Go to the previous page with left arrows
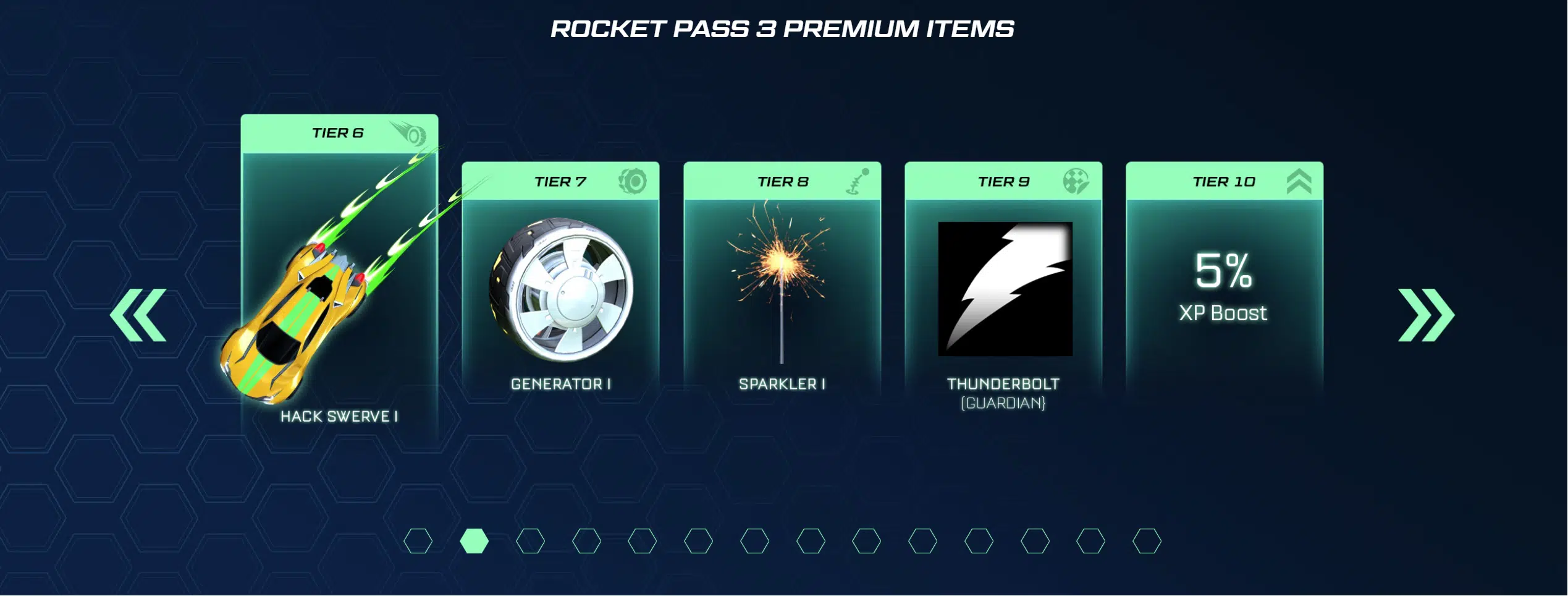The width and height of the screenshot is (1568, 596). (x=138, y=315)
